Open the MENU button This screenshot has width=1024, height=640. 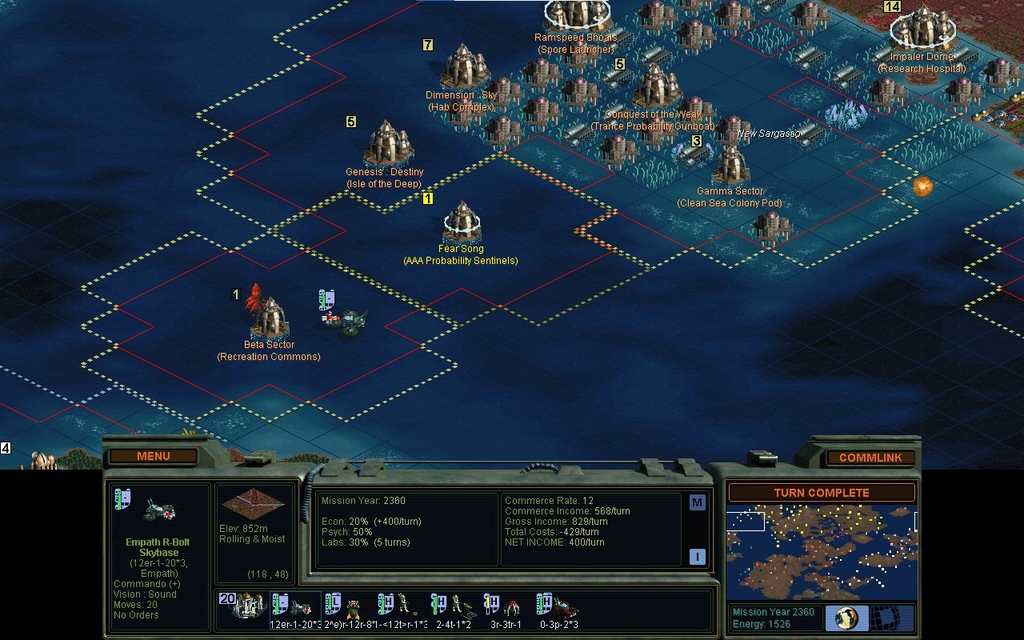click(153, 456)
